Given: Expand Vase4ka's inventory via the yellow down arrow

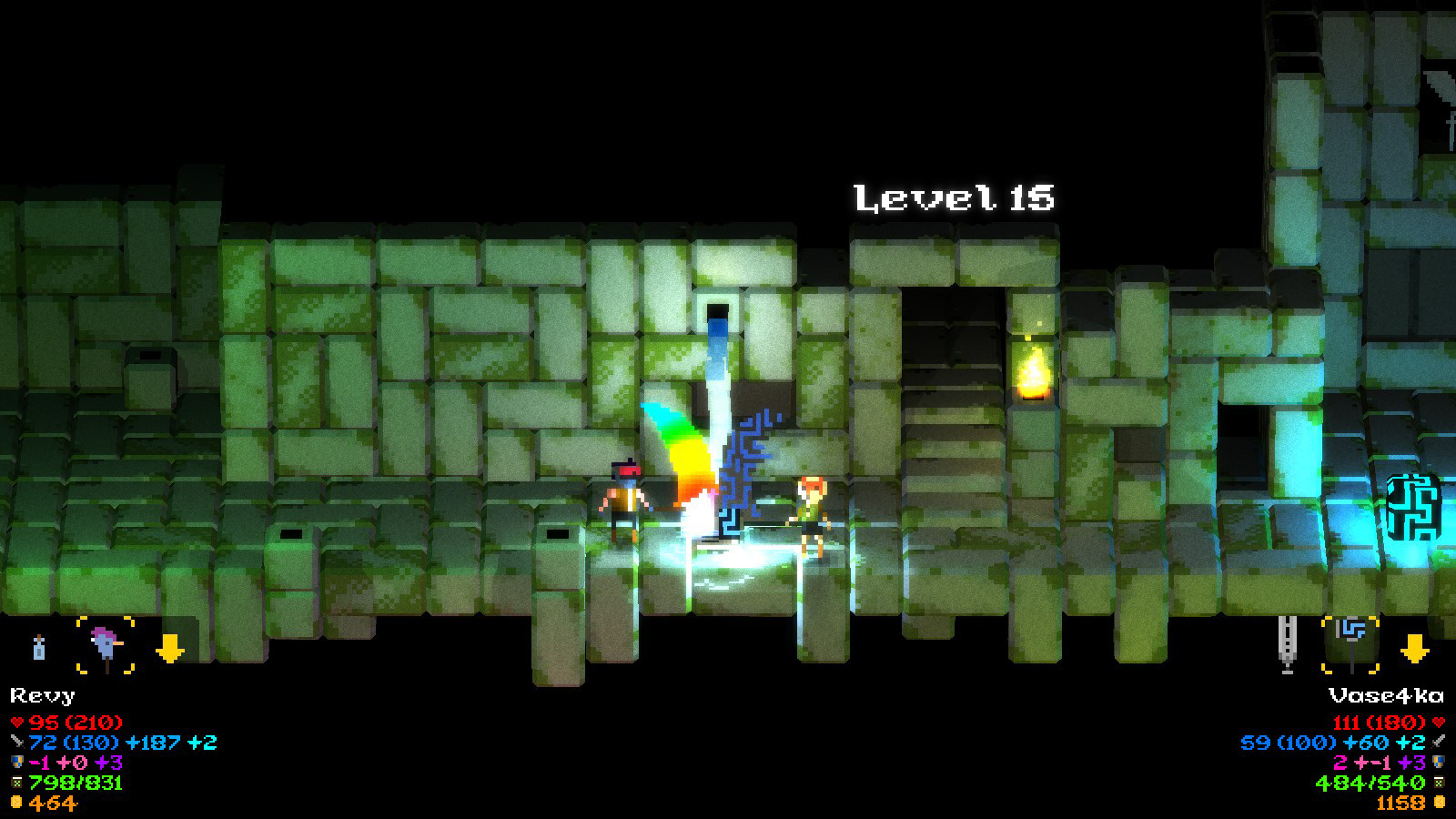Looking at the screenshot, I should pyautogui.click(x=1413, y=649).
